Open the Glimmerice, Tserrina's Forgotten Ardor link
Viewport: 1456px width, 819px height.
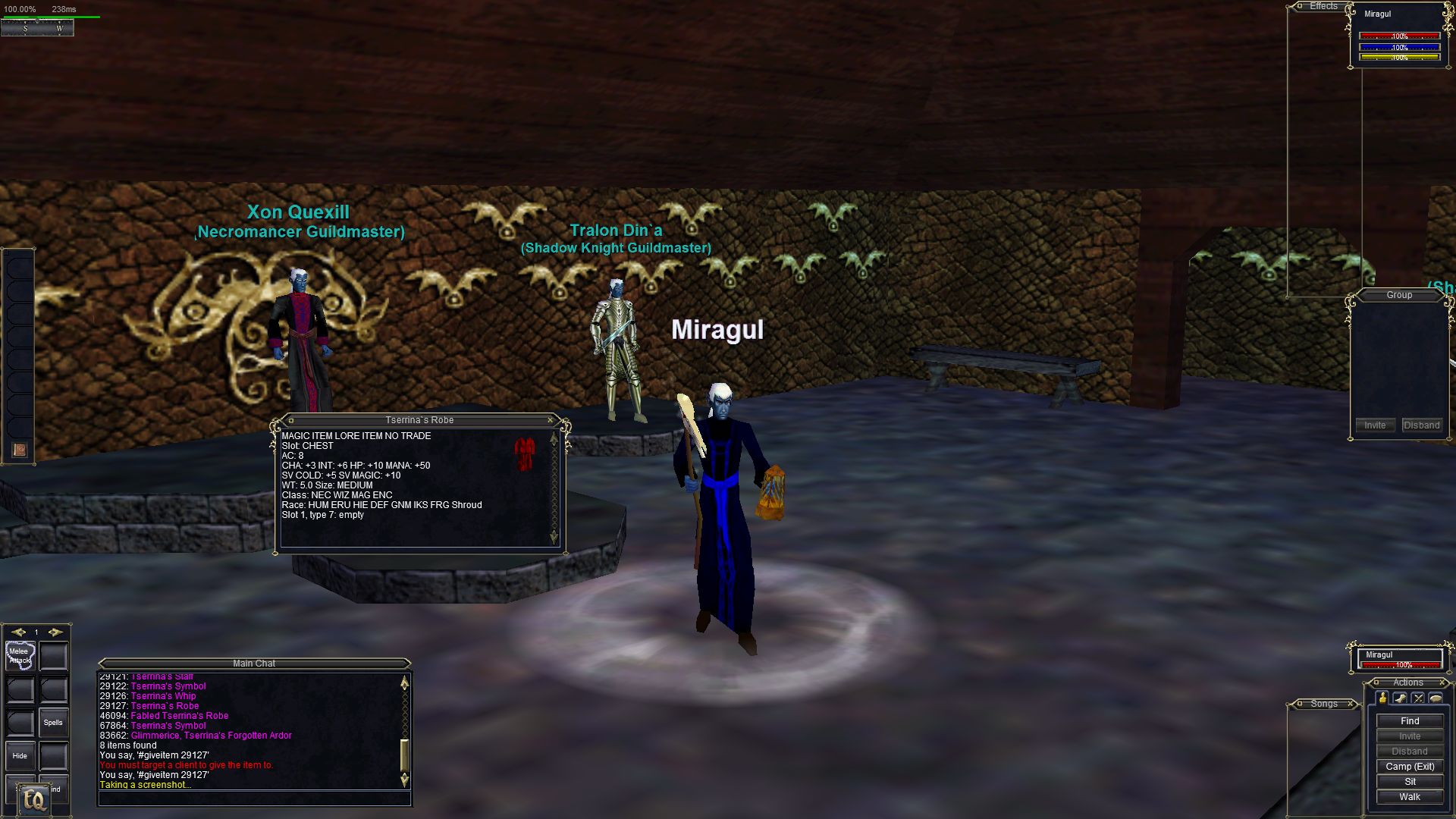[x=211, y=736]
